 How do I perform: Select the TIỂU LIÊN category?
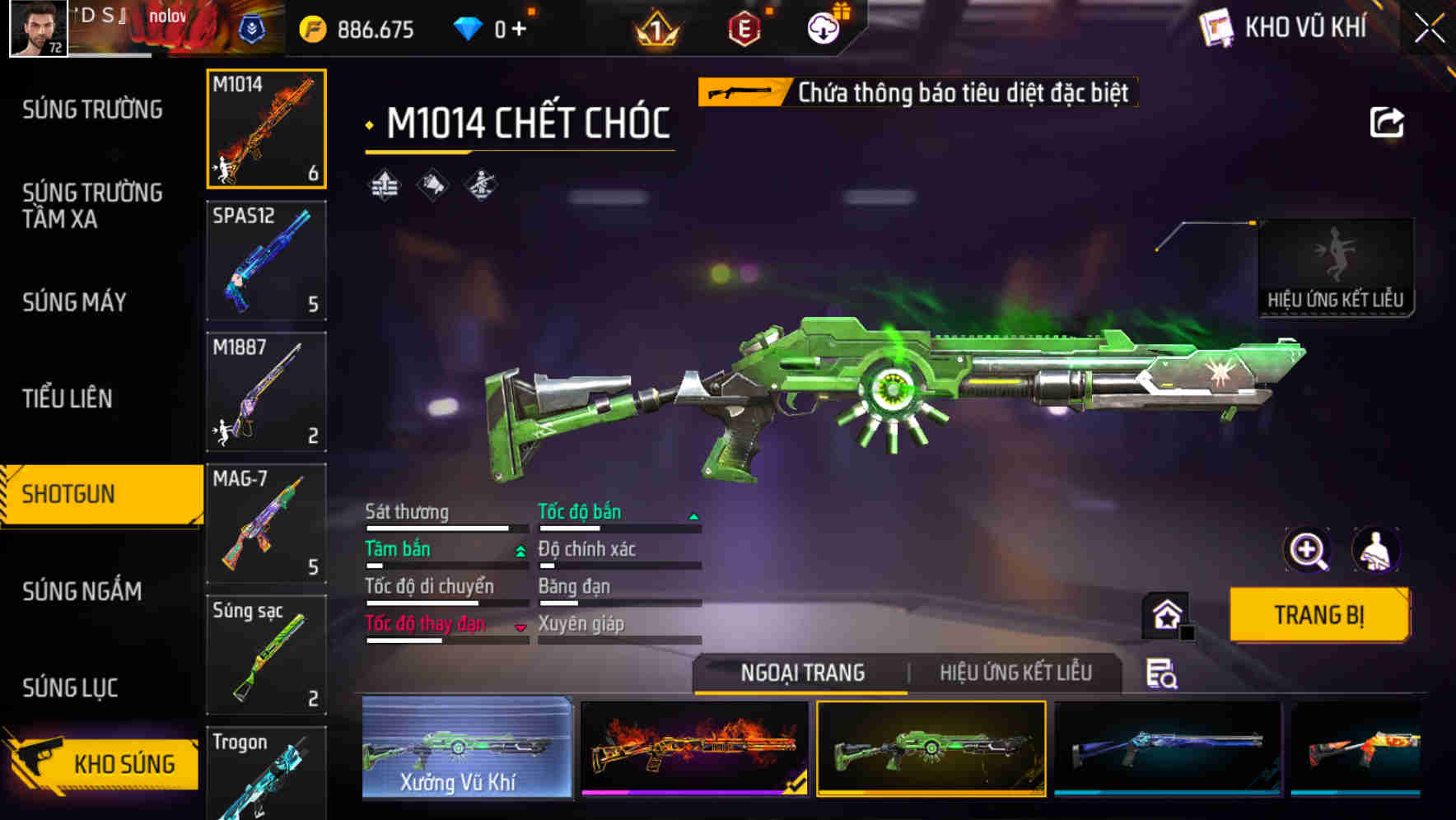point(67,398)
